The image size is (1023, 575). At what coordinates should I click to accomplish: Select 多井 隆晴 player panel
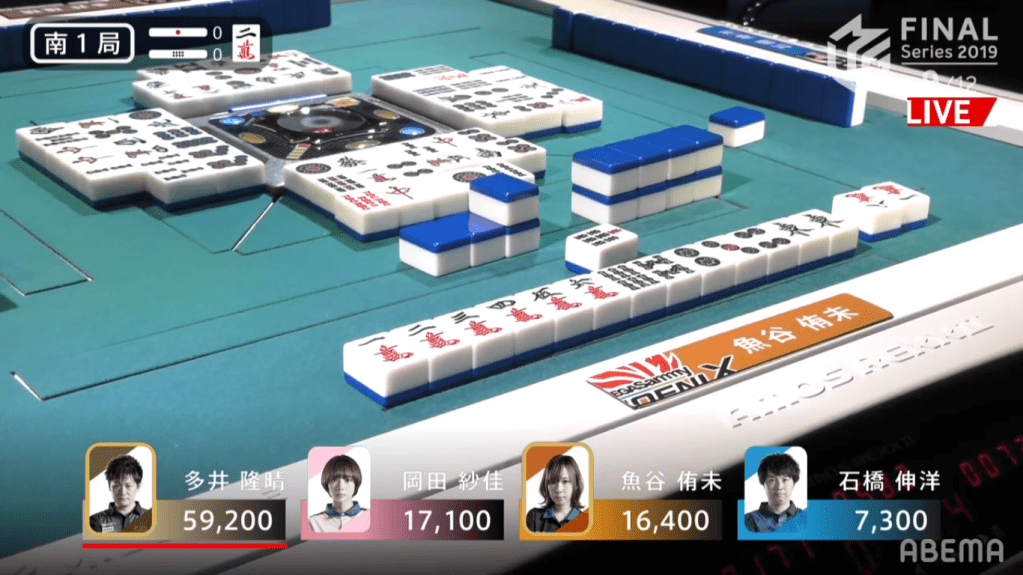[x=186, y=495]
